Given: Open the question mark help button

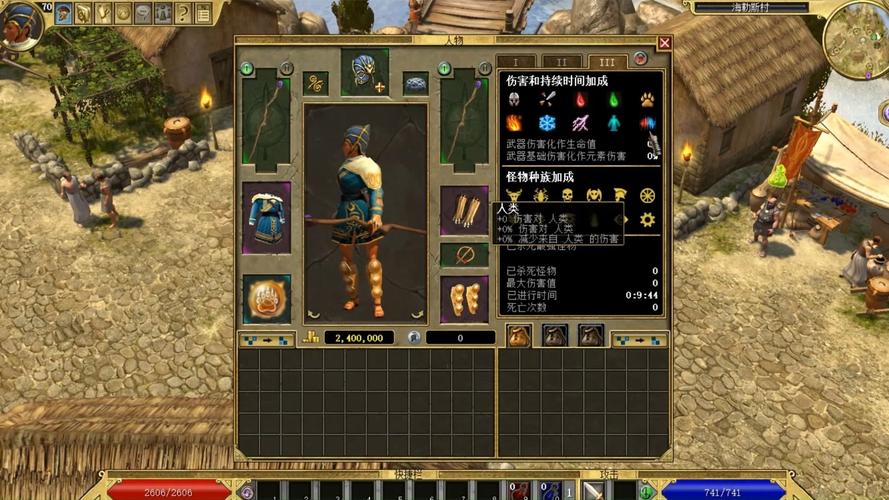Looking at the screenshot, I should [x=183, y=13].
